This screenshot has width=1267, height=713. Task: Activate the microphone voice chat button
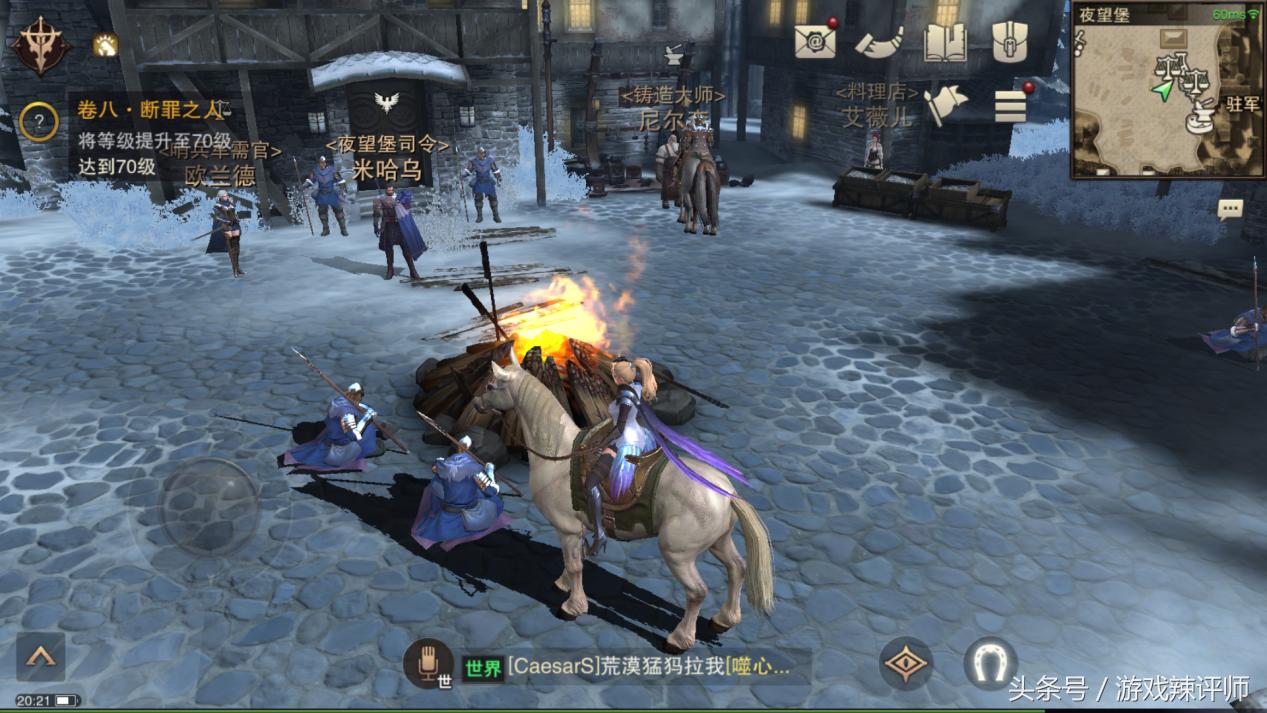point(429,663)
